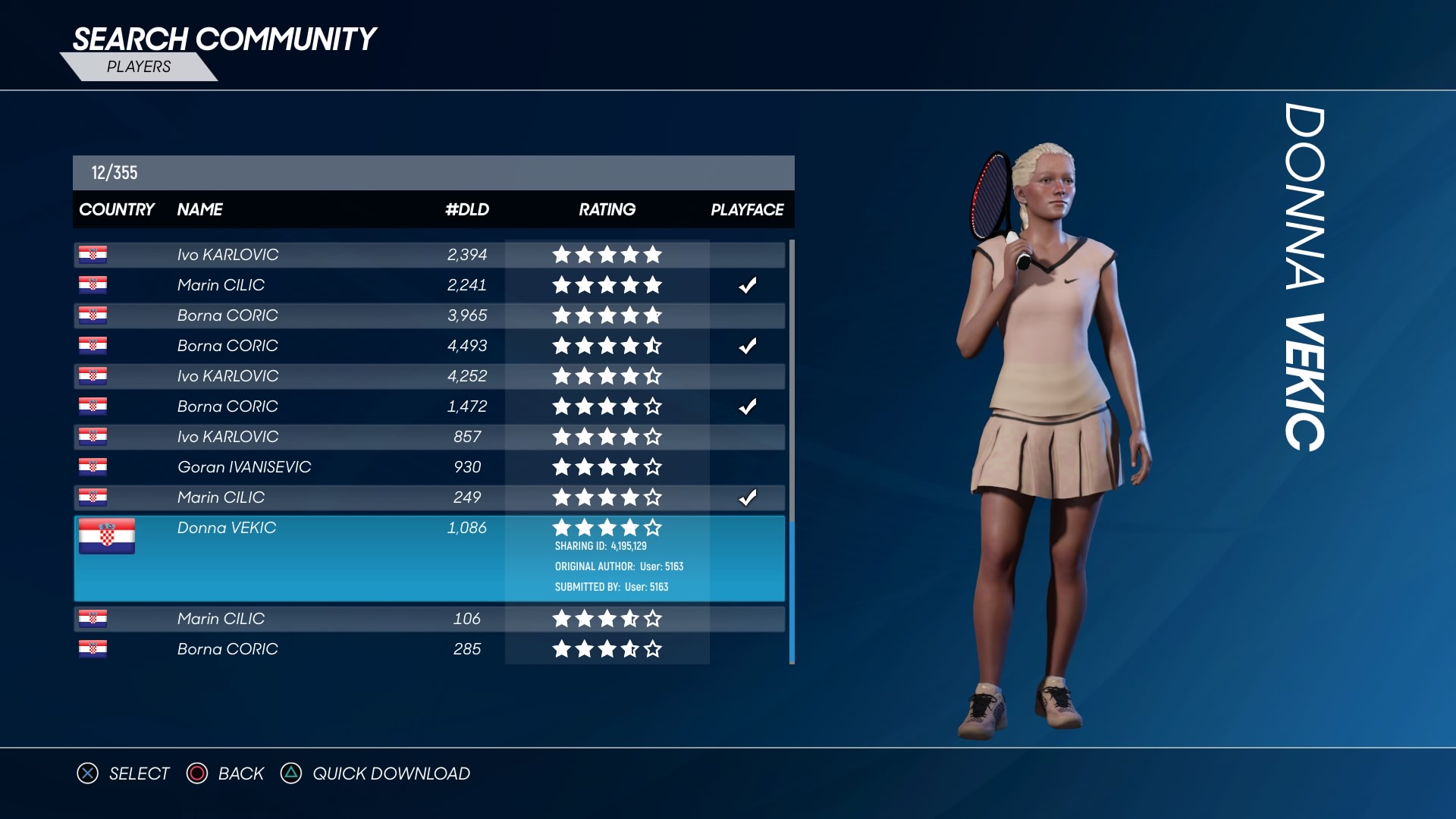This screenshot has width=1456, height=819.
Task: Choose Marin CILIC entry with 106 downloads
Action: click(428, 619)
